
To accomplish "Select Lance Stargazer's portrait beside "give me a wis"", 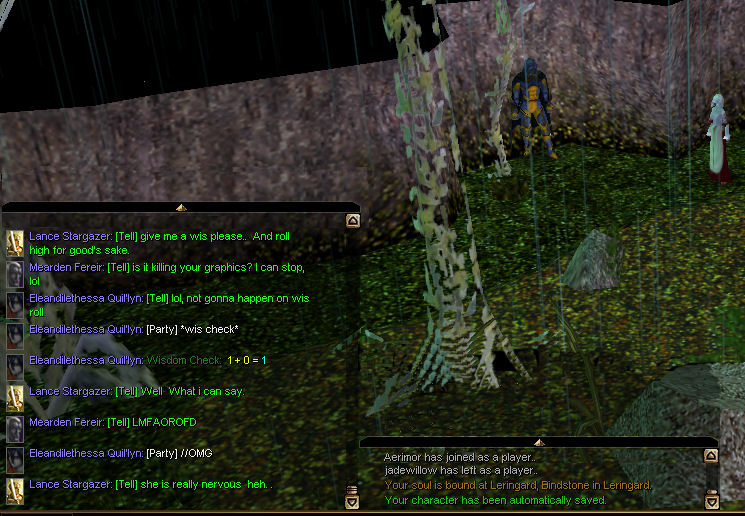I will point(15,243).
